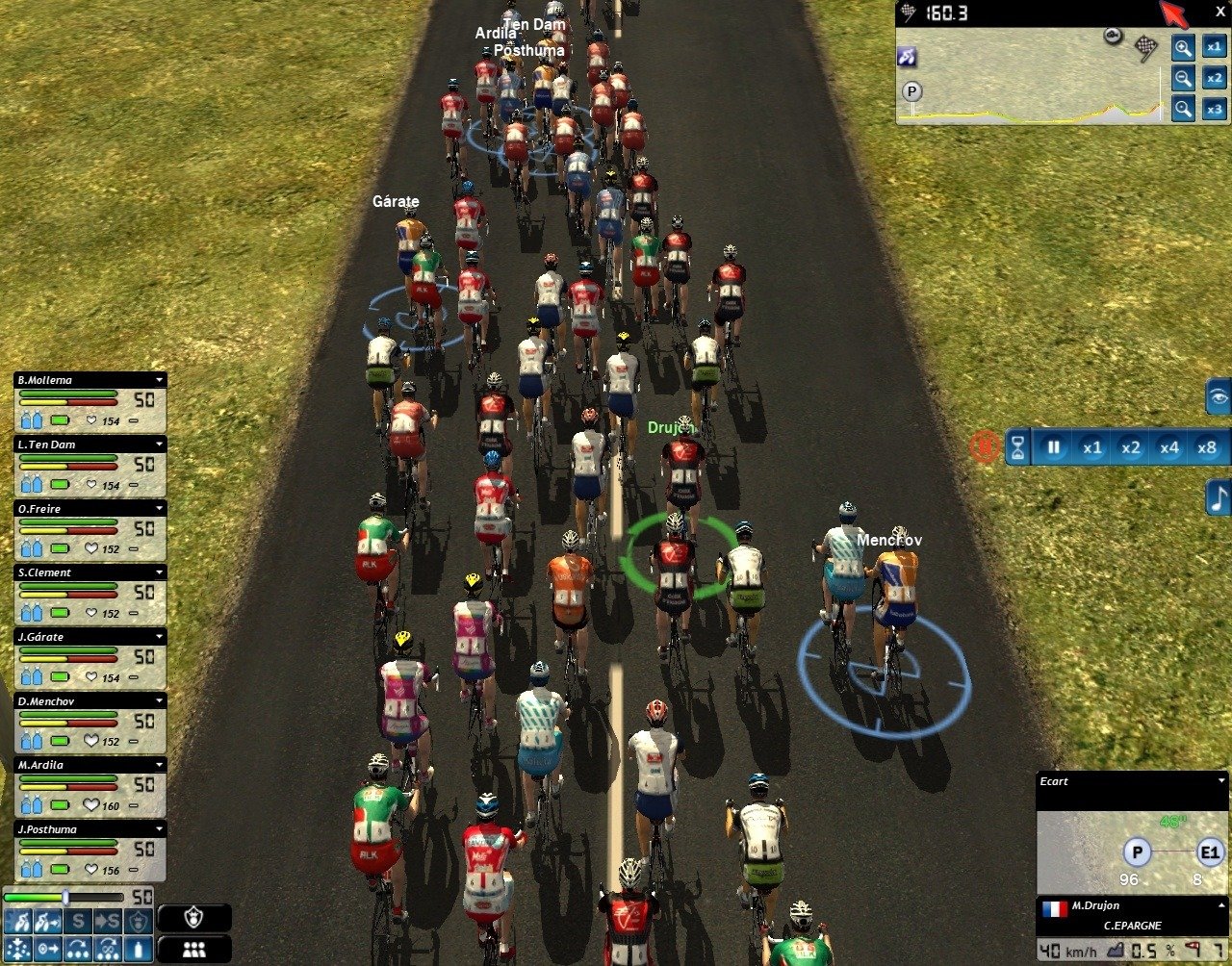
Task: Zoom in on the stage profile
Action: point(1183,47)
